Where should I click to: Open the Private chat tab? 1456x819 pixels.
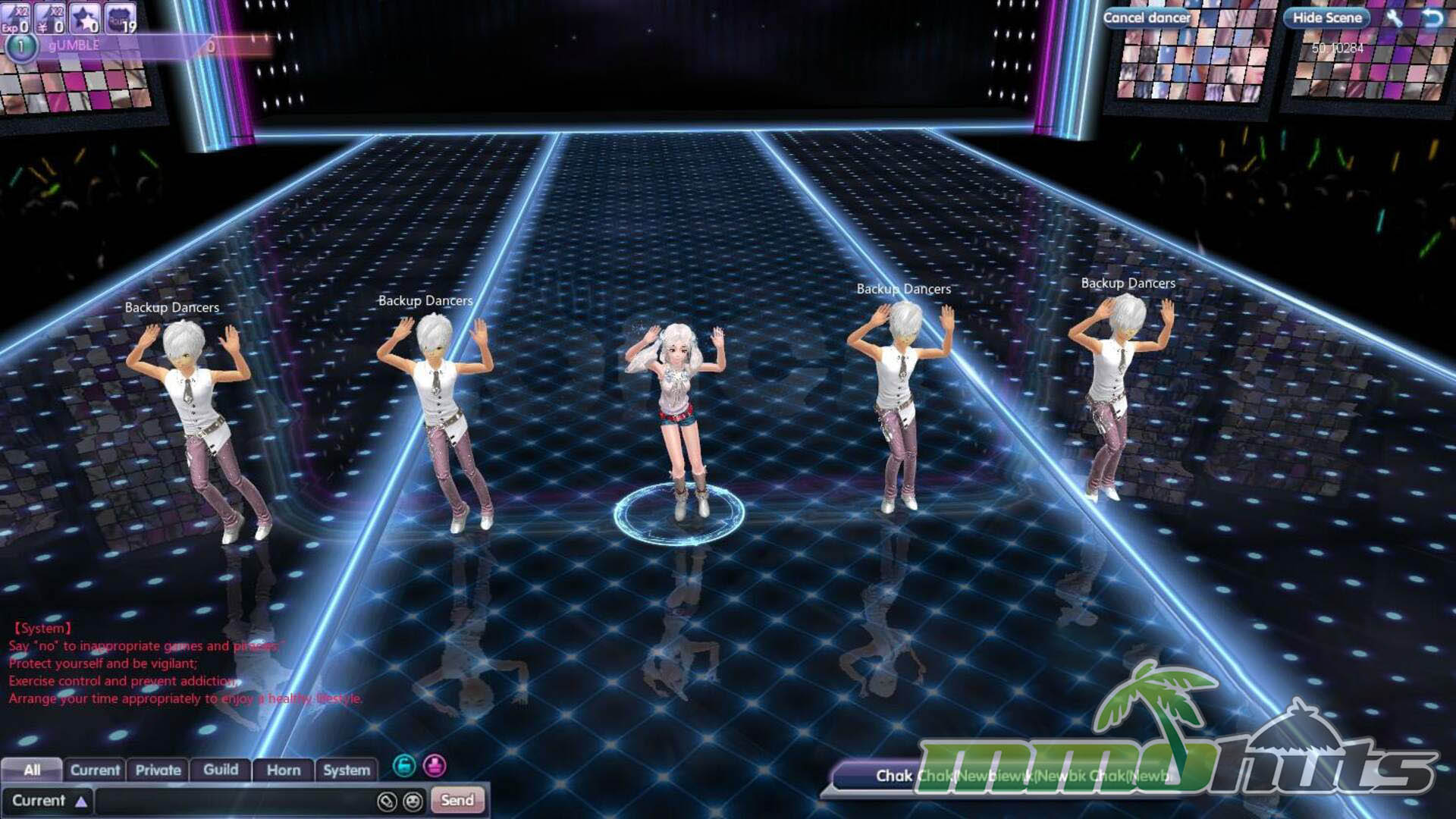click(x=158, y=770)
